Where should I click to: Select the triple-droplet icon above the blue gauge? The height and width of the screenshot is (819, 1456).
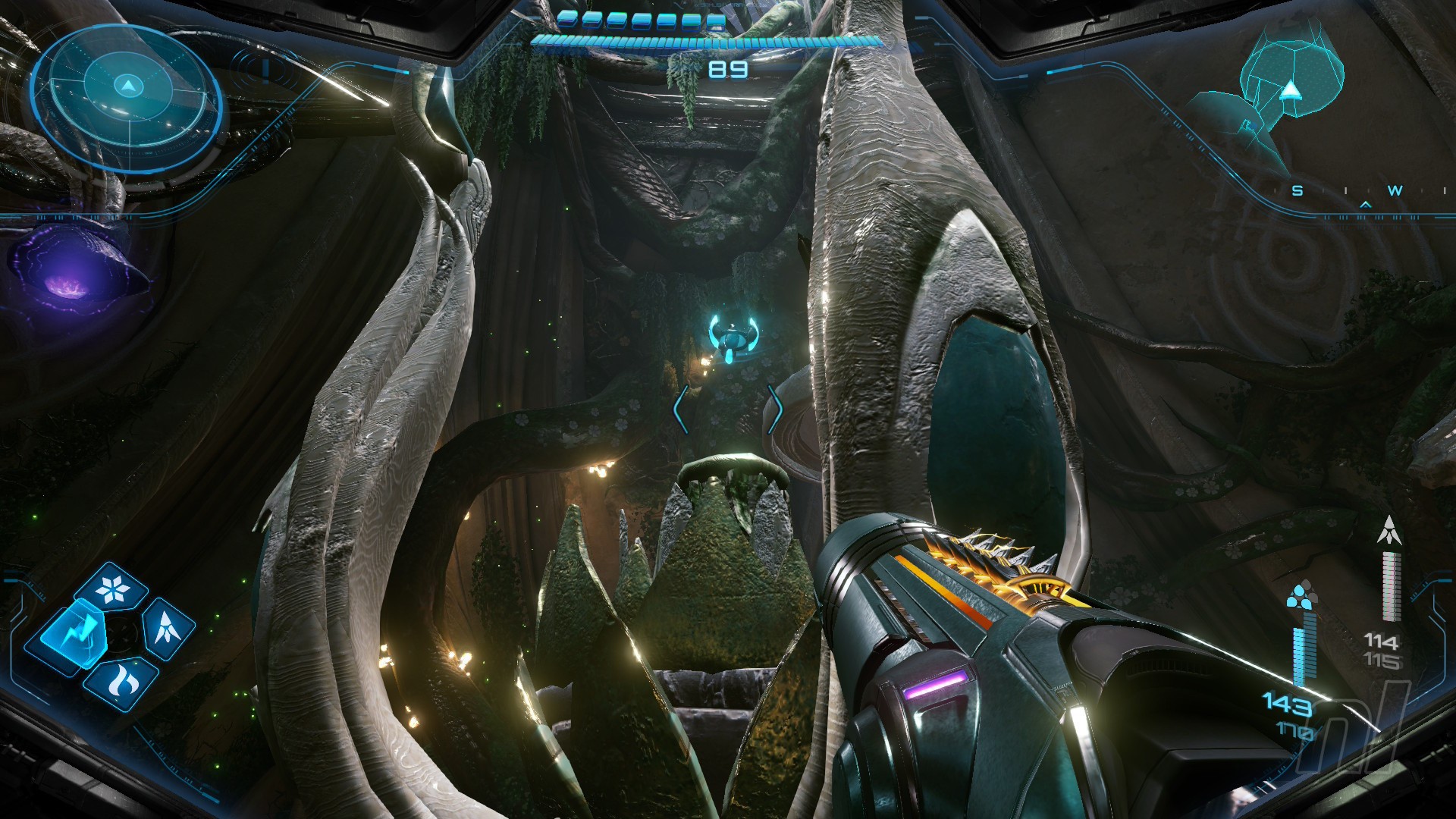tap(1302, 595)
